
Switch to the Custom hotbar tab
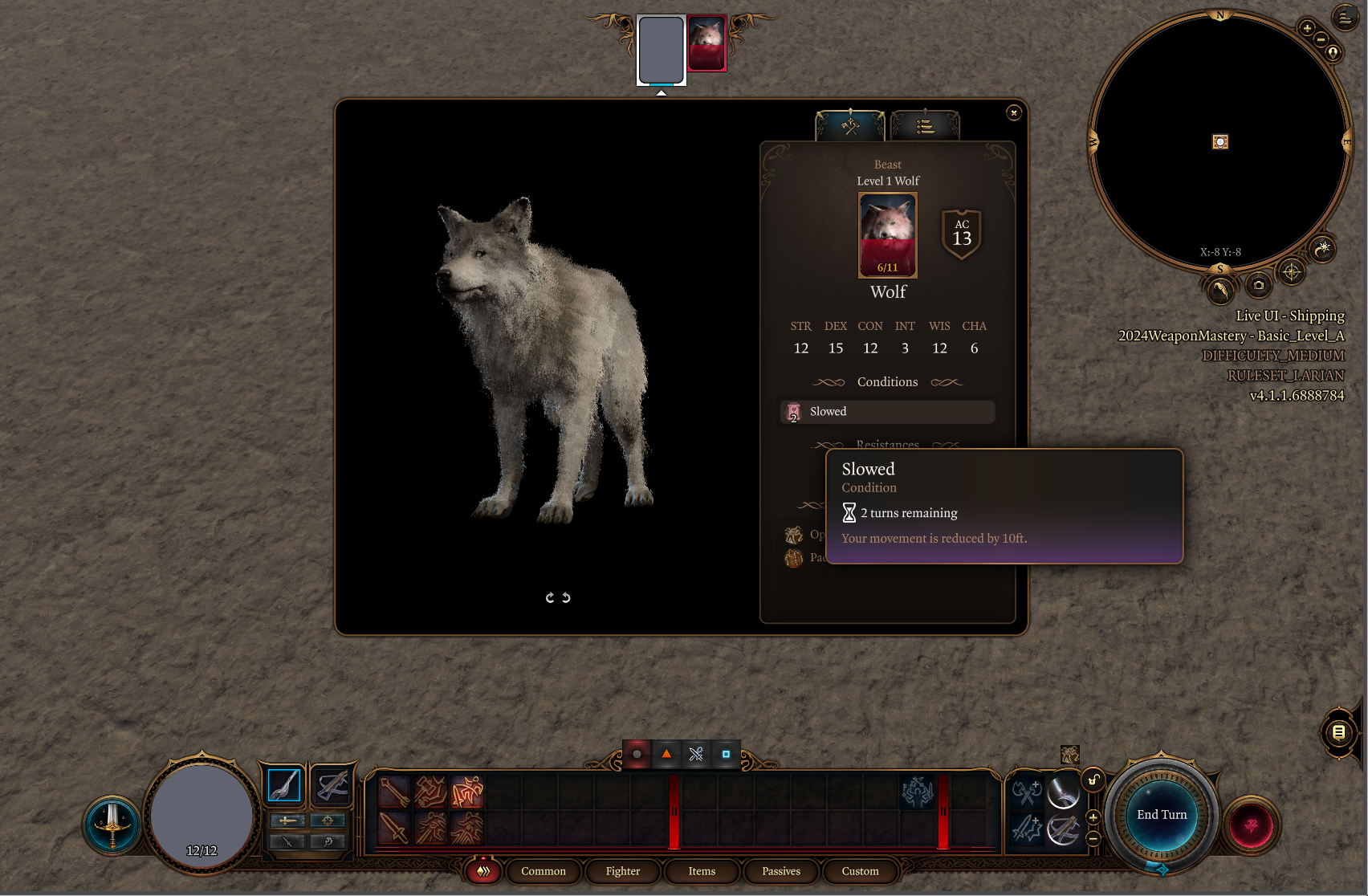(x=860, y=871)
